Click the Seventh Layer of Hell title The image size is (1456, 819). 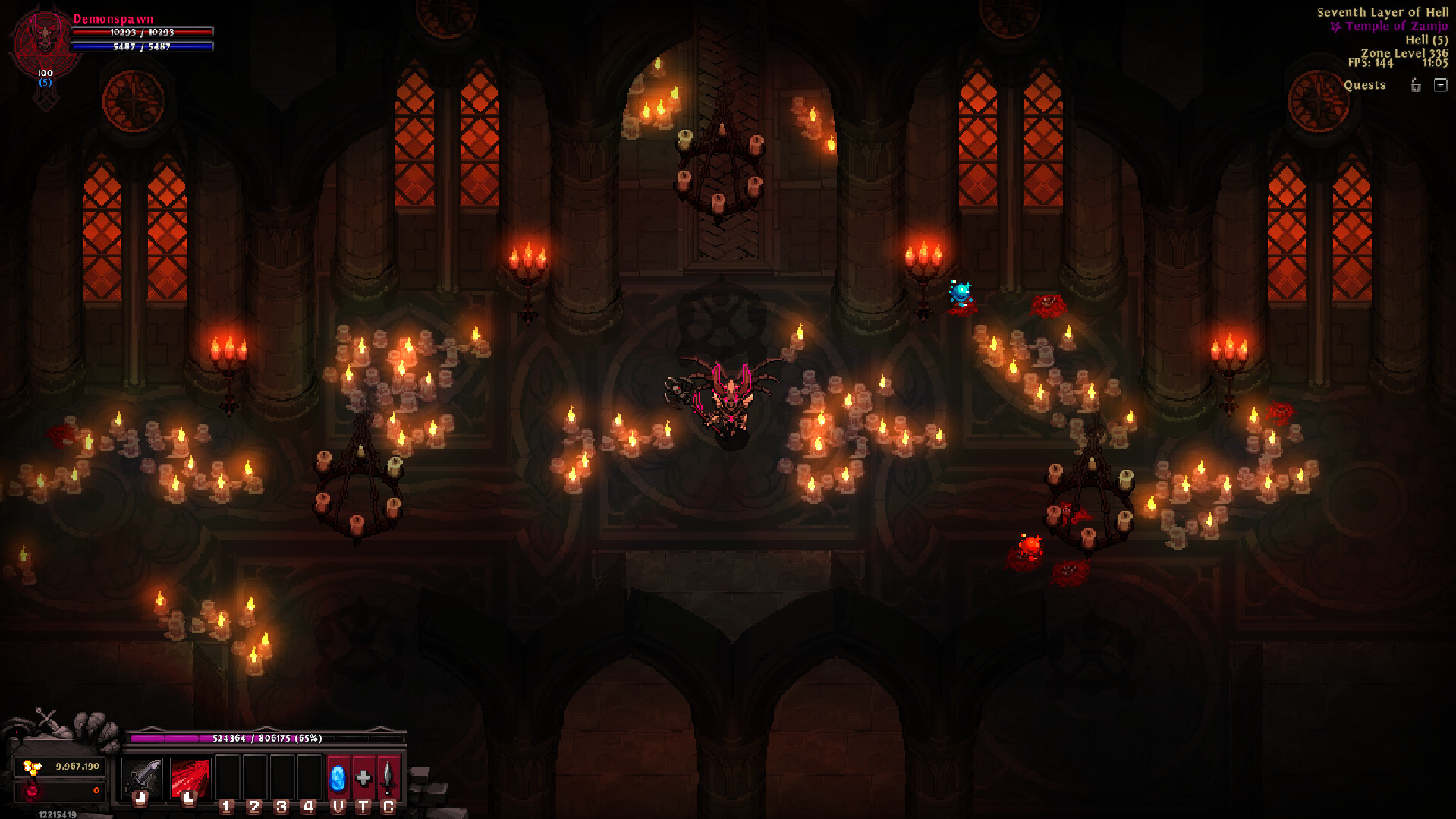(1384, 12)
